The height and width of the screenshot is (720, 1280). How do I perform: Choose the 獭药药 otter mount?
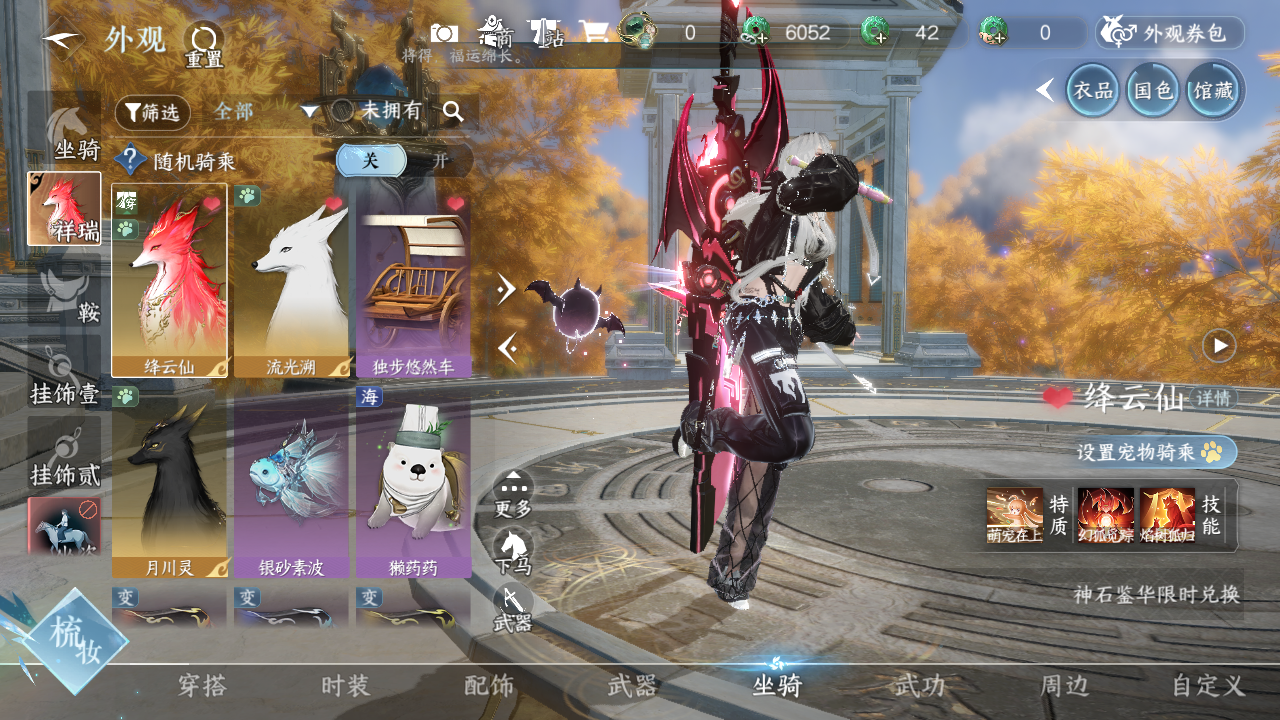point(413,482)
